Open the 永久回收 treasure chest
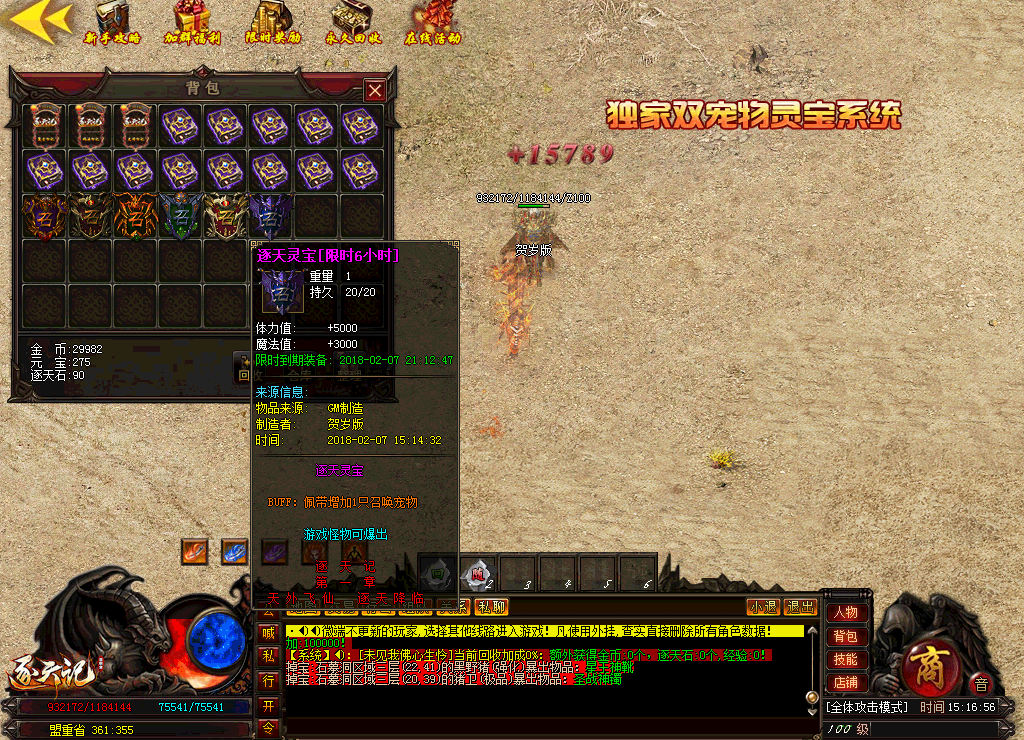This screenshot has width=1024, height=740. pyautogui.click(x=352, y=22)
